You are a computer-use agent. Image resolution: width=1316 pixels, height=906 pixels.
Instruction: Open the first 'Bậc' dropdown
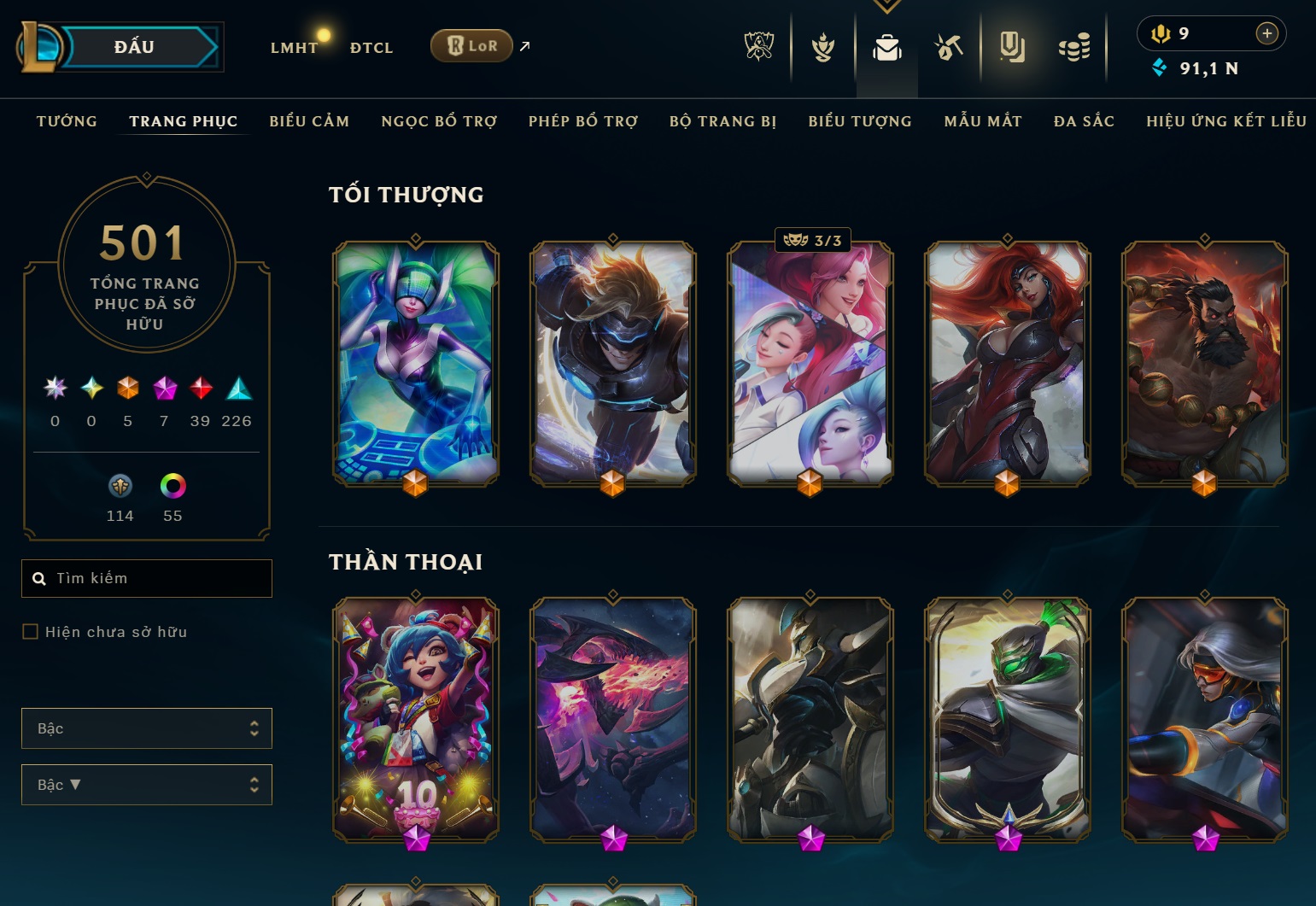pyautogui.click(x=146, y=728)
